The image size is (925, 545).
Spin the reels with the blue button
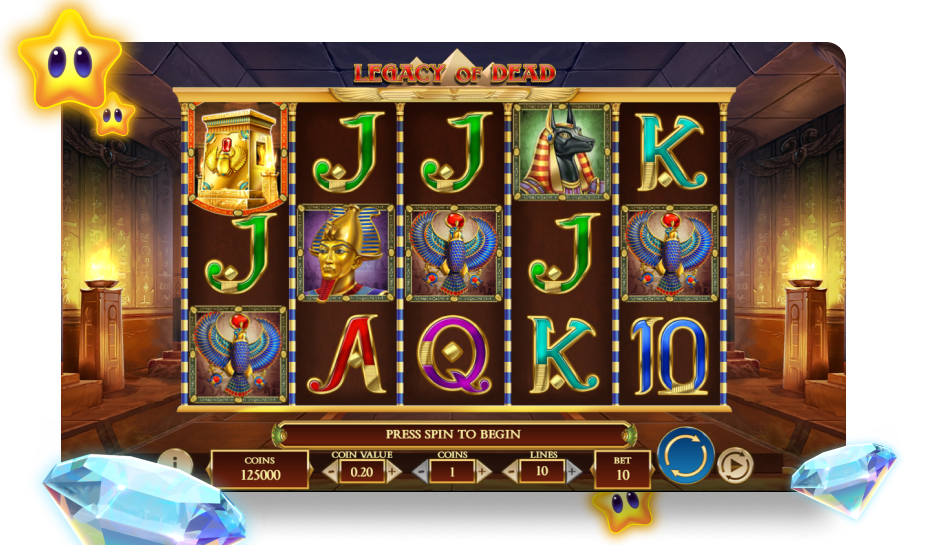685,457
